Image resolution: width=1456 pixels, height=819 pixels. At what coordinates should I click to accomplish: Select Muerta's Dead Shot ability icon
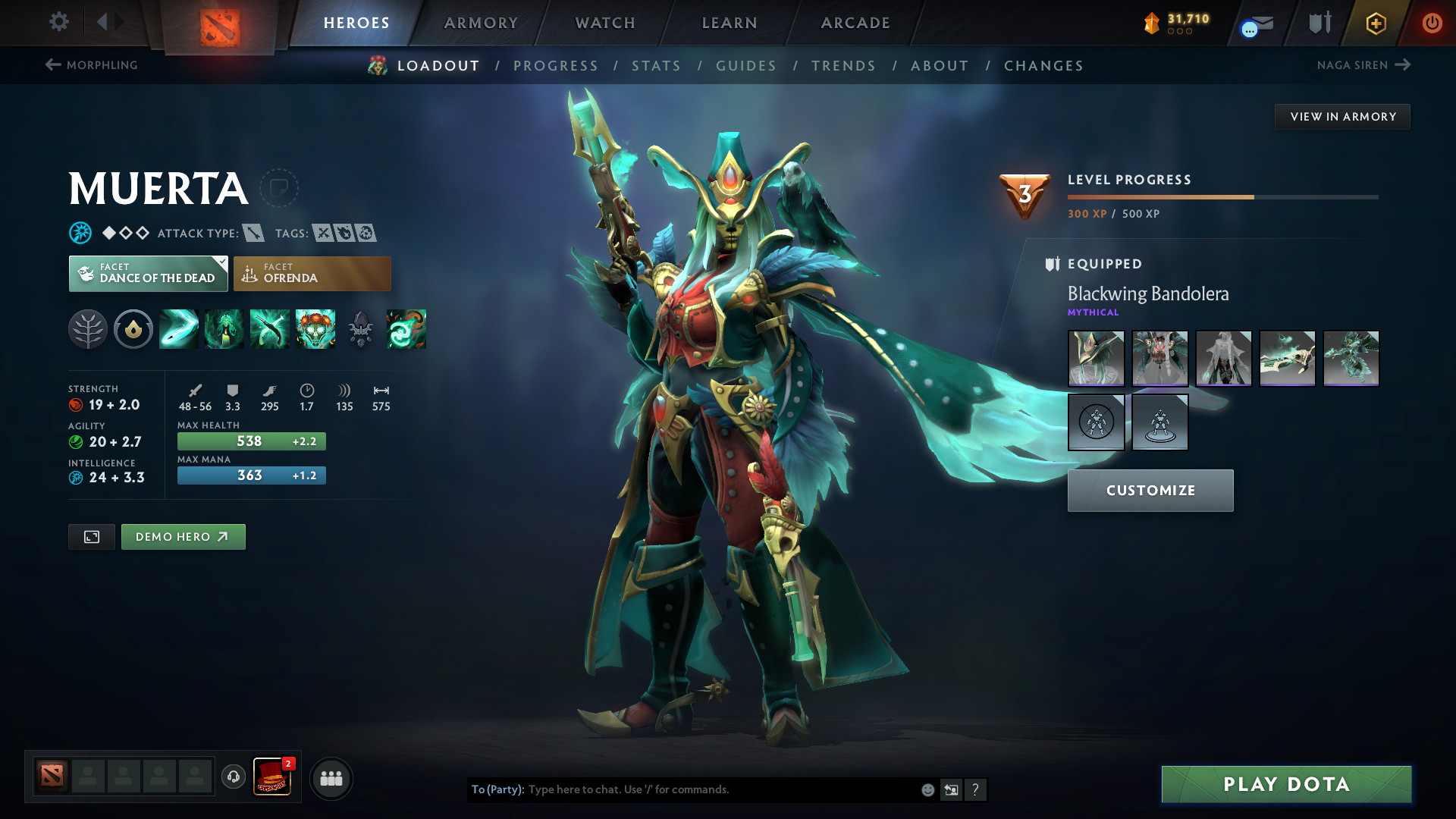coord(178,329)
